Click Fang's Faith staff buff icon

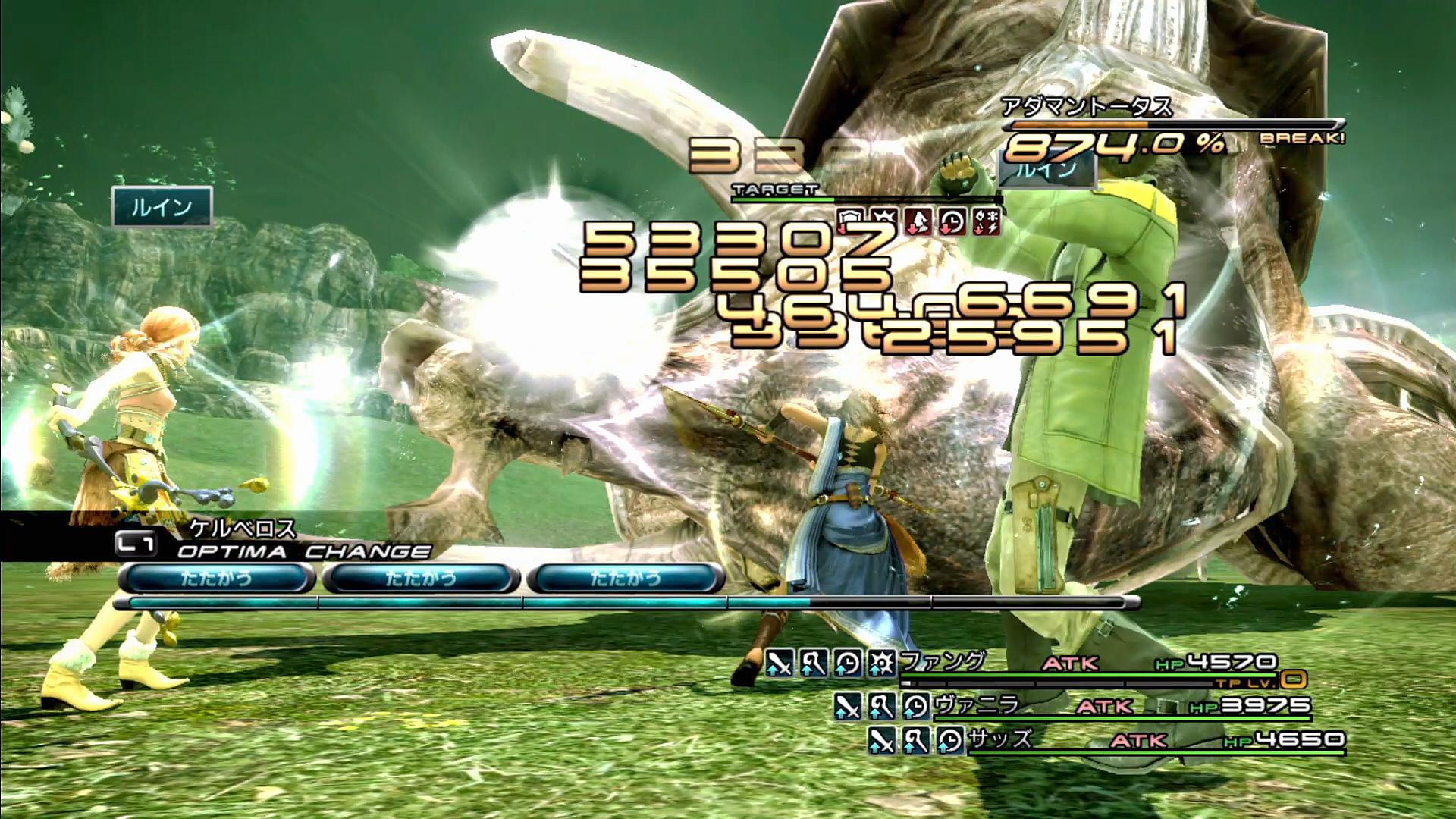pos(814,664)
